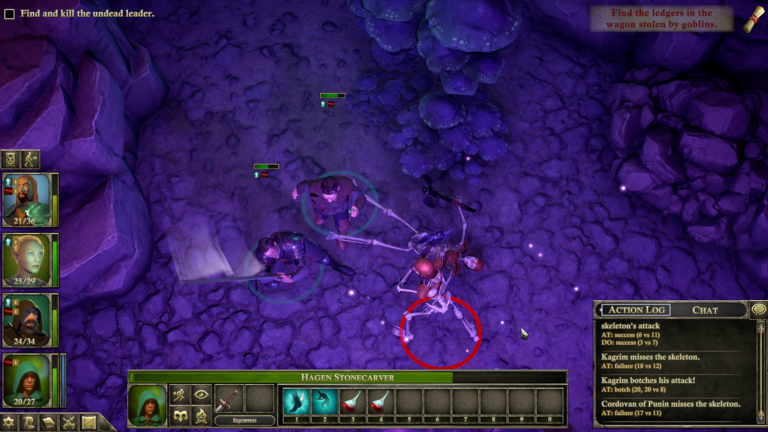Open the Action Log tab

tap(635, 310)
